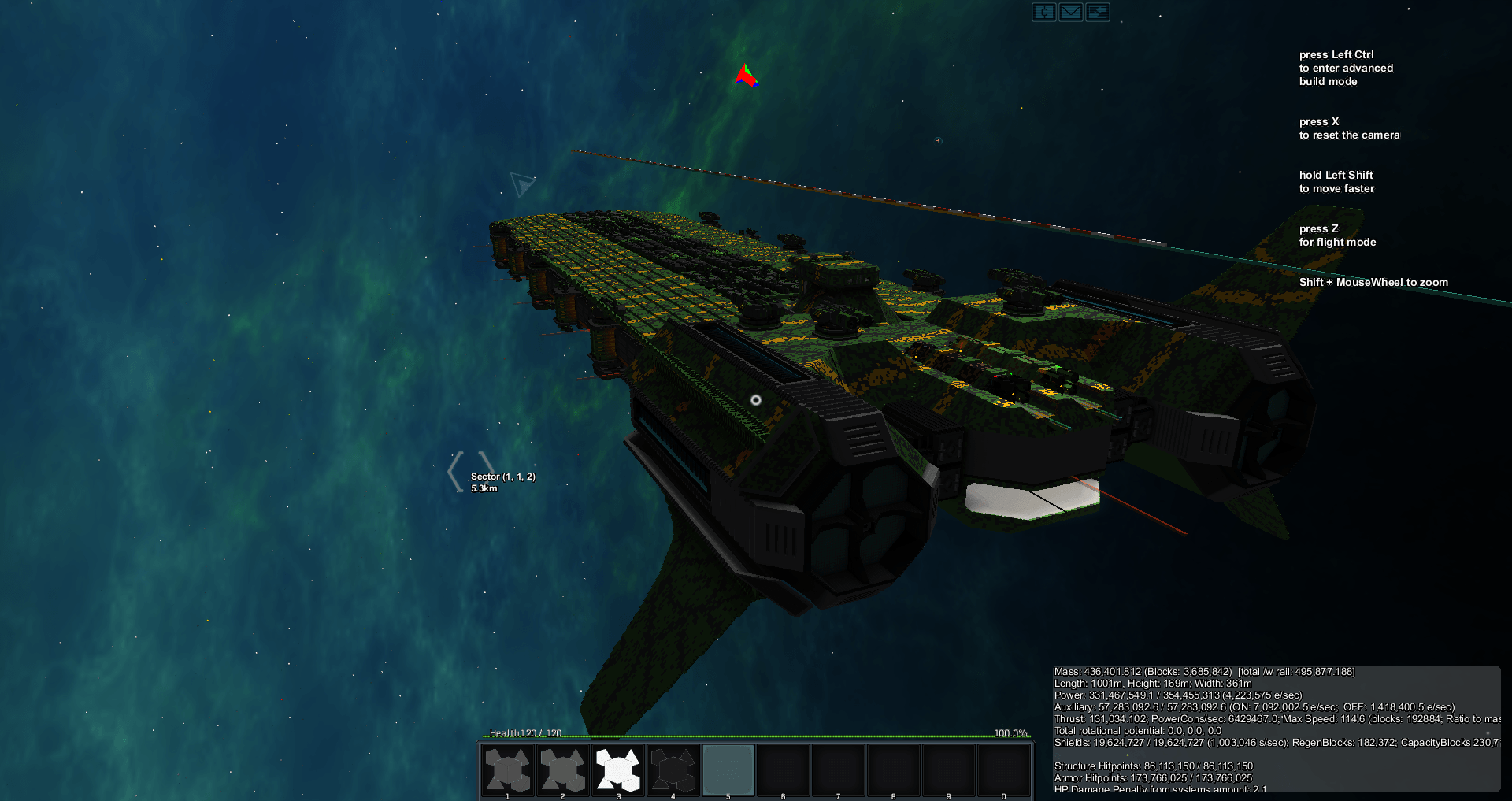1512x801 pixels.
Task: Open the mail envelope icon
Action: (x=1071, y=12)
